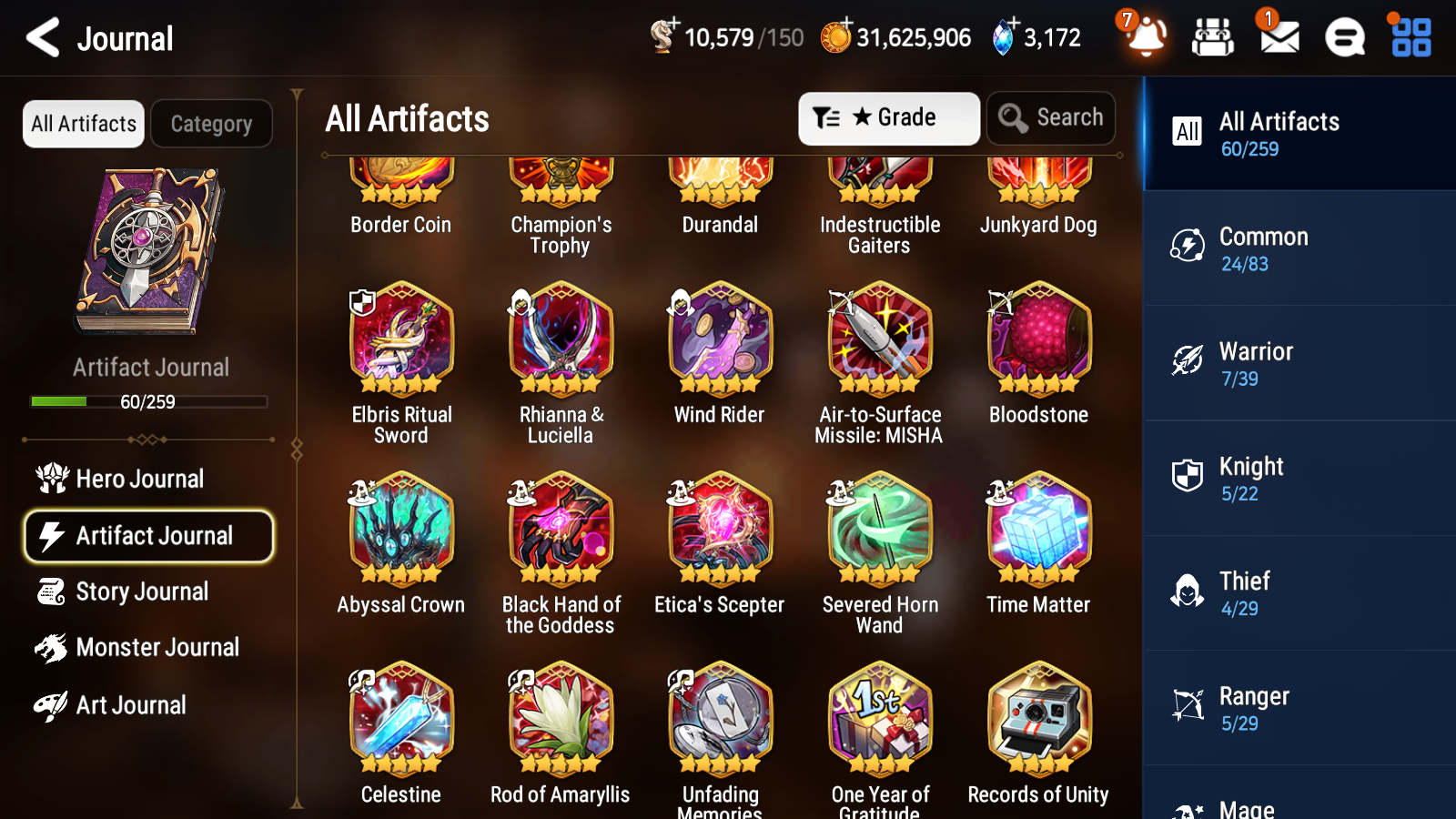Image resolution: width=1456 pixels, height=819 pixels.
Task: Open the chat bubble icon
Action: [x=1344, y=37]
